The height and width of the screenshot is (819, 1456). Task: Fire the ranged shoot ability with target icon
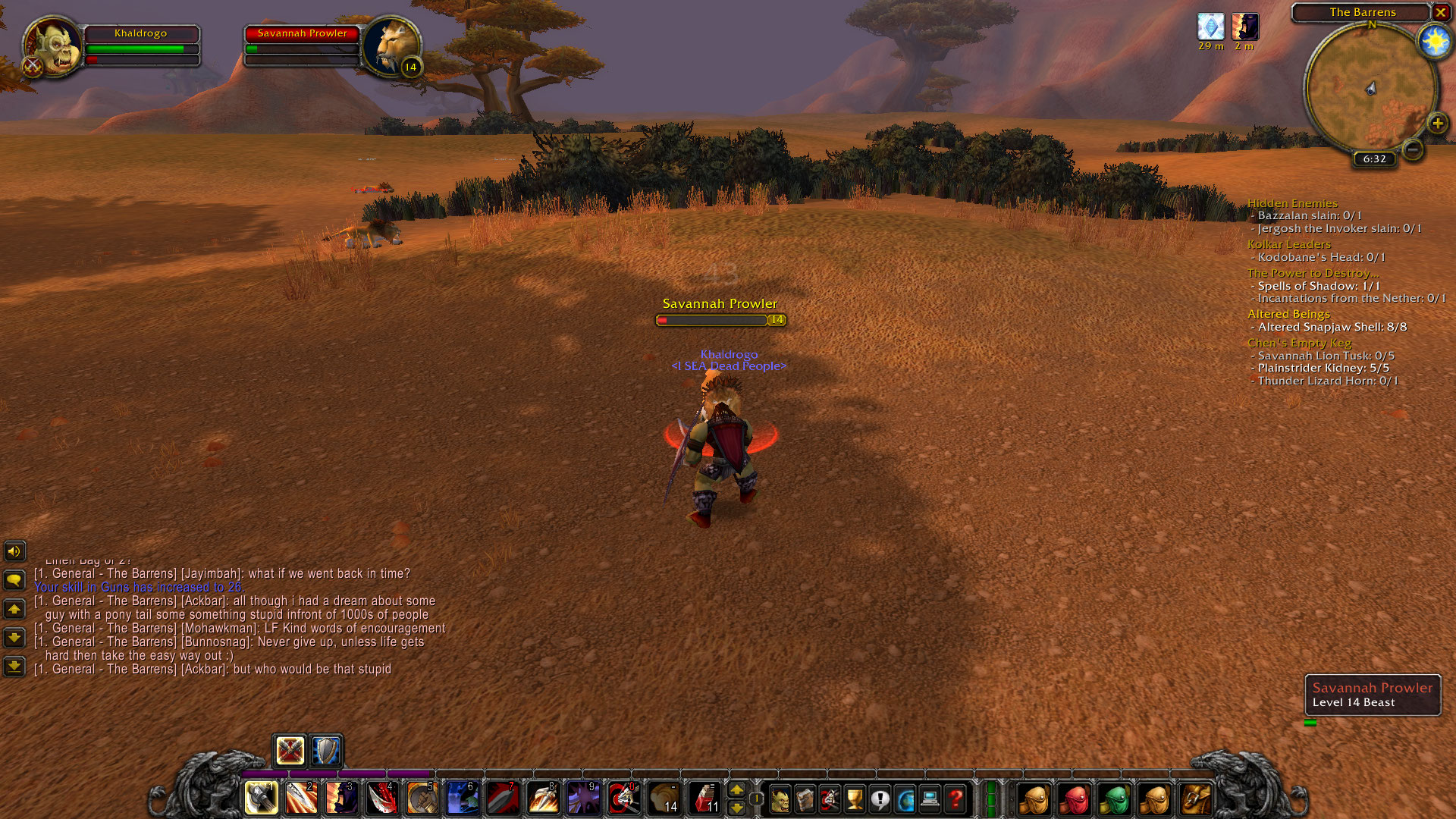click(624, 798)
